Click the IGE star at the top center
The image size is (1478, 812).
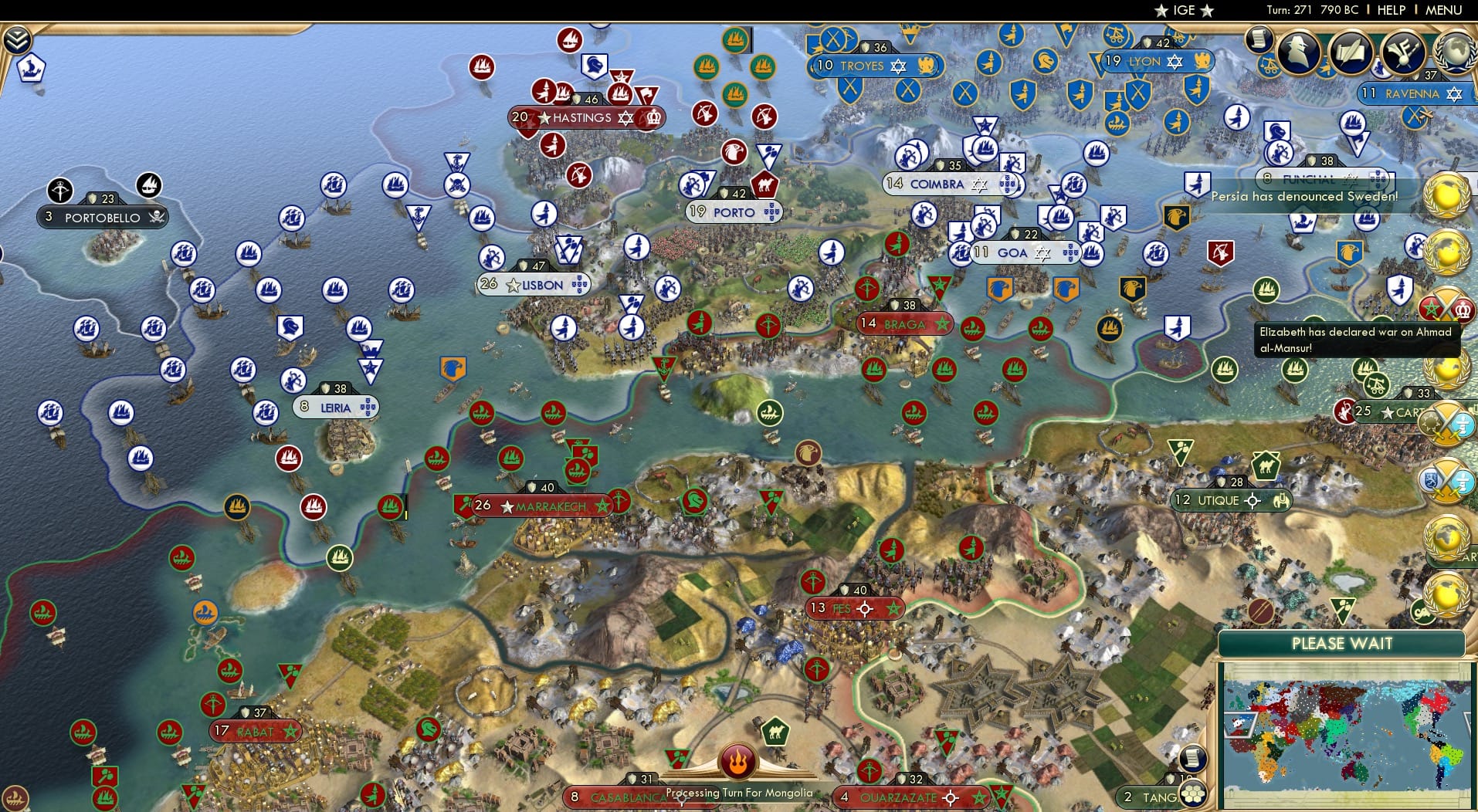pos(1162,10)
